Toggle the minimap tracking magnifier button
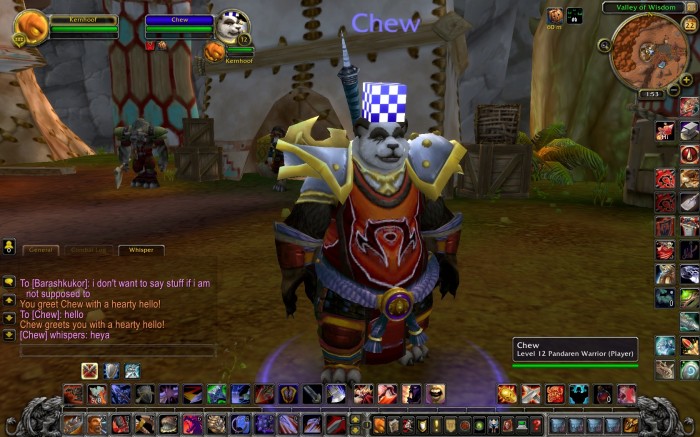 (605, 45)
